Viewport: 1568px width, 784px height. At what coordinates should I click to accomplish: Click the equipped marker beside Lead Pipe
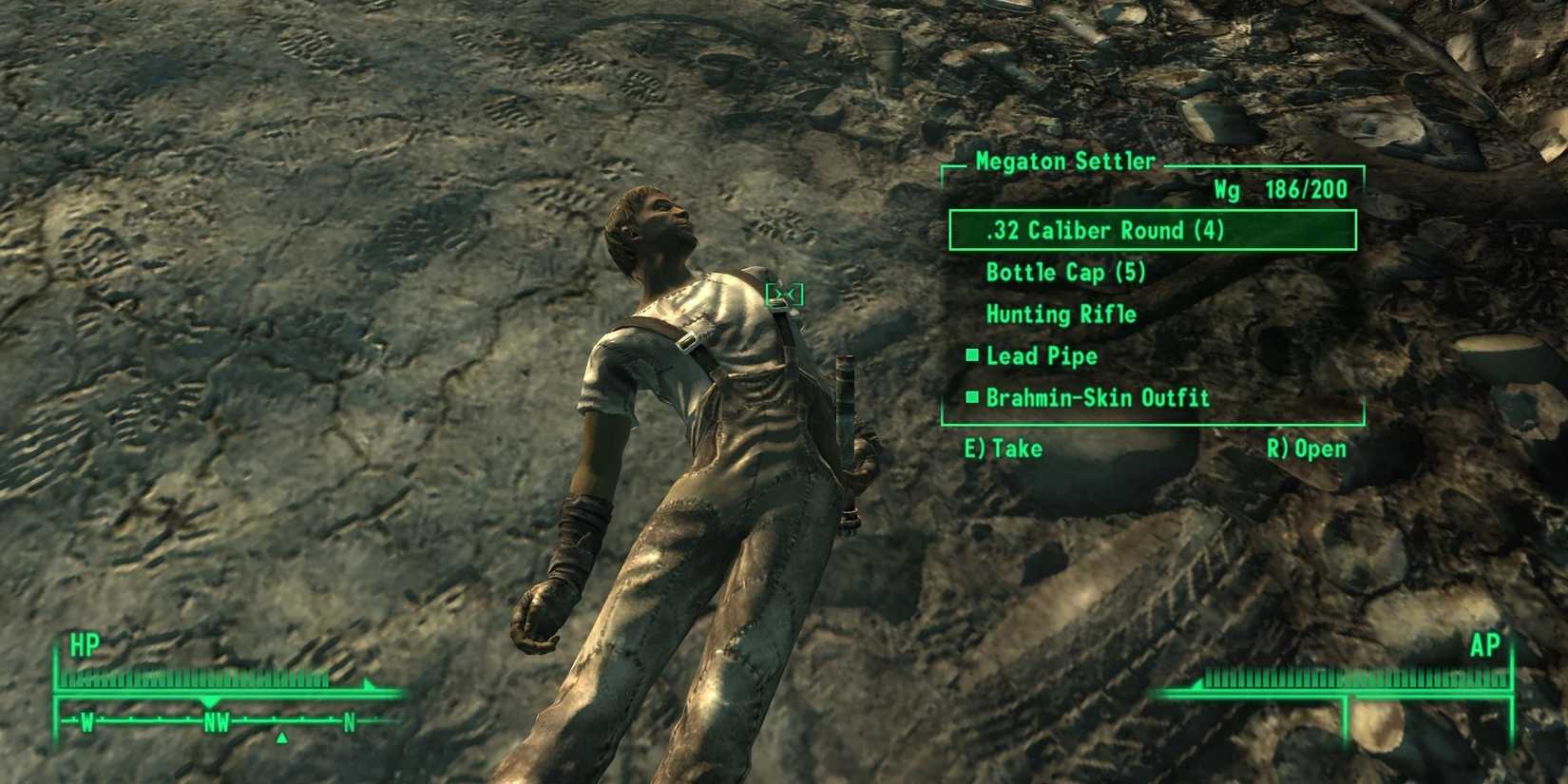(971, 355)
